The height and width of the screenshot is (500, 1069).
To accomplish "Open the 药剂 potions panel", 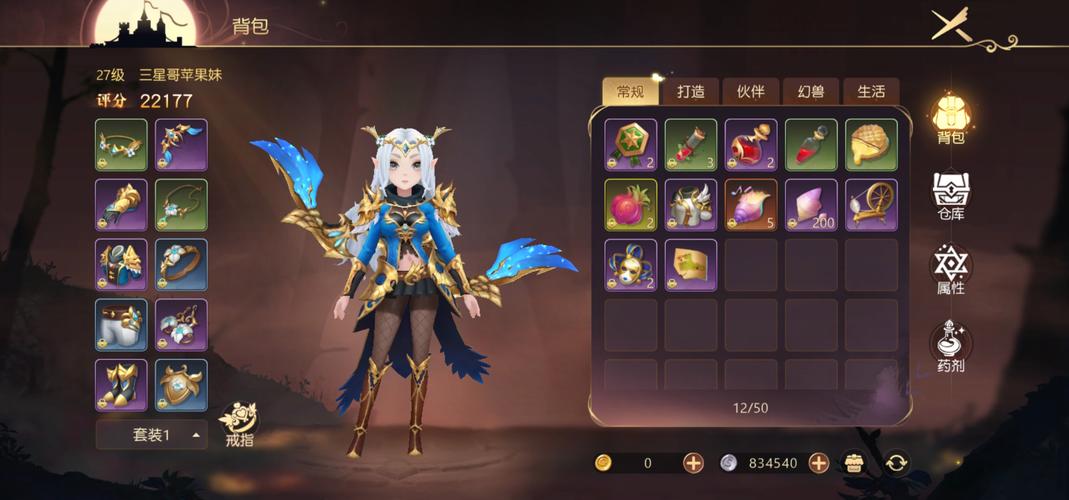I will point(950,346).
